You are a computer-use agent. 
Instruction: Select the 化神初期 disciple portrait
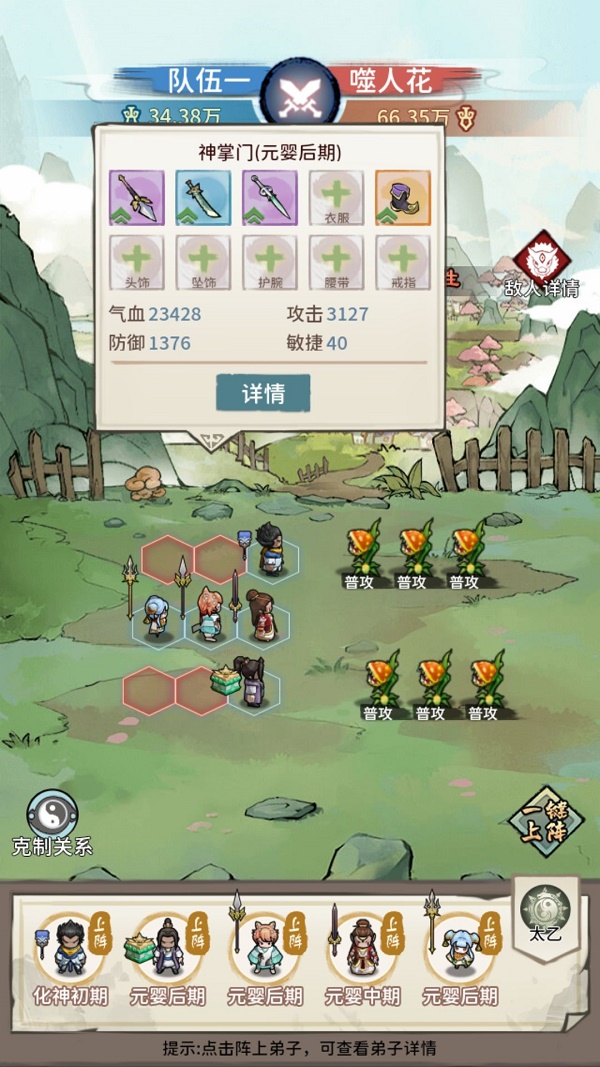click(x=68, y=947)
